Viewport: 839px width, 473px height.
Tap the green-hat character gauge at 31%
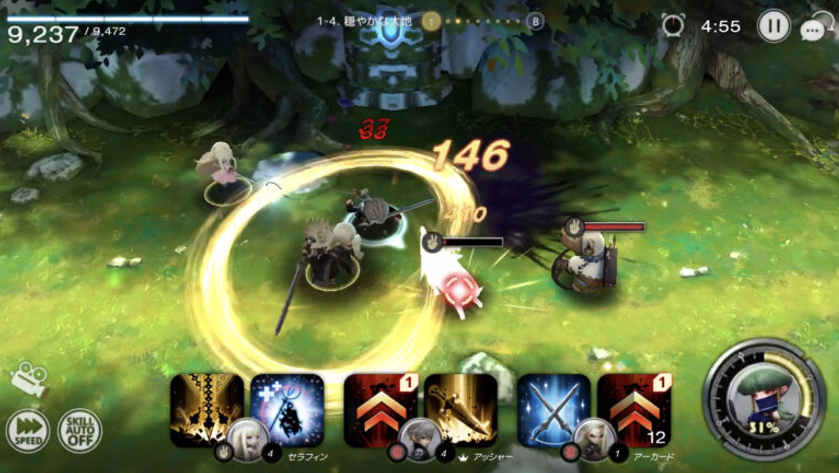(x=763, y=401)
